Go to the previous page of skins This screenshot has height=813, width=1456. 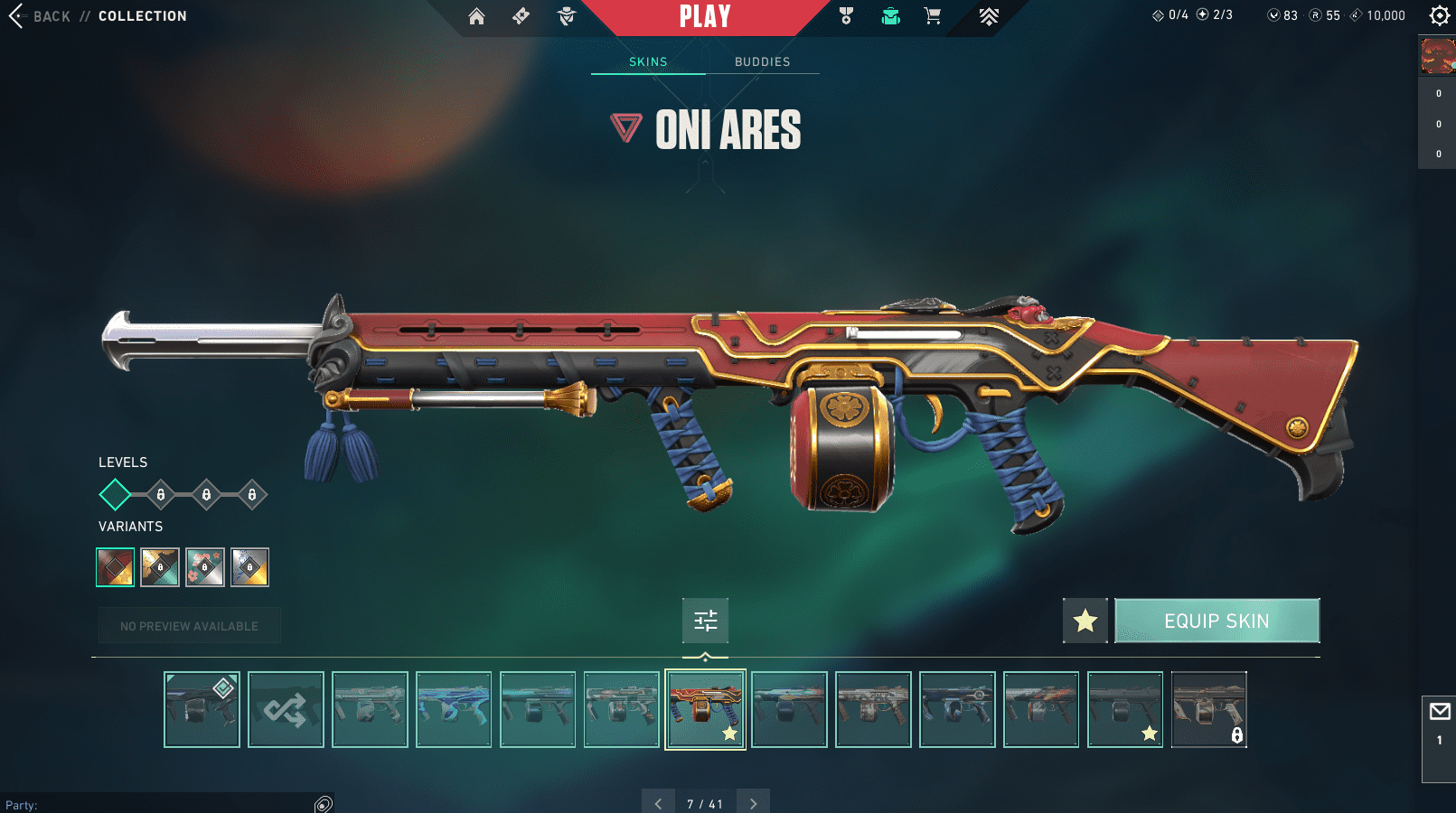(x=658, y=803)
